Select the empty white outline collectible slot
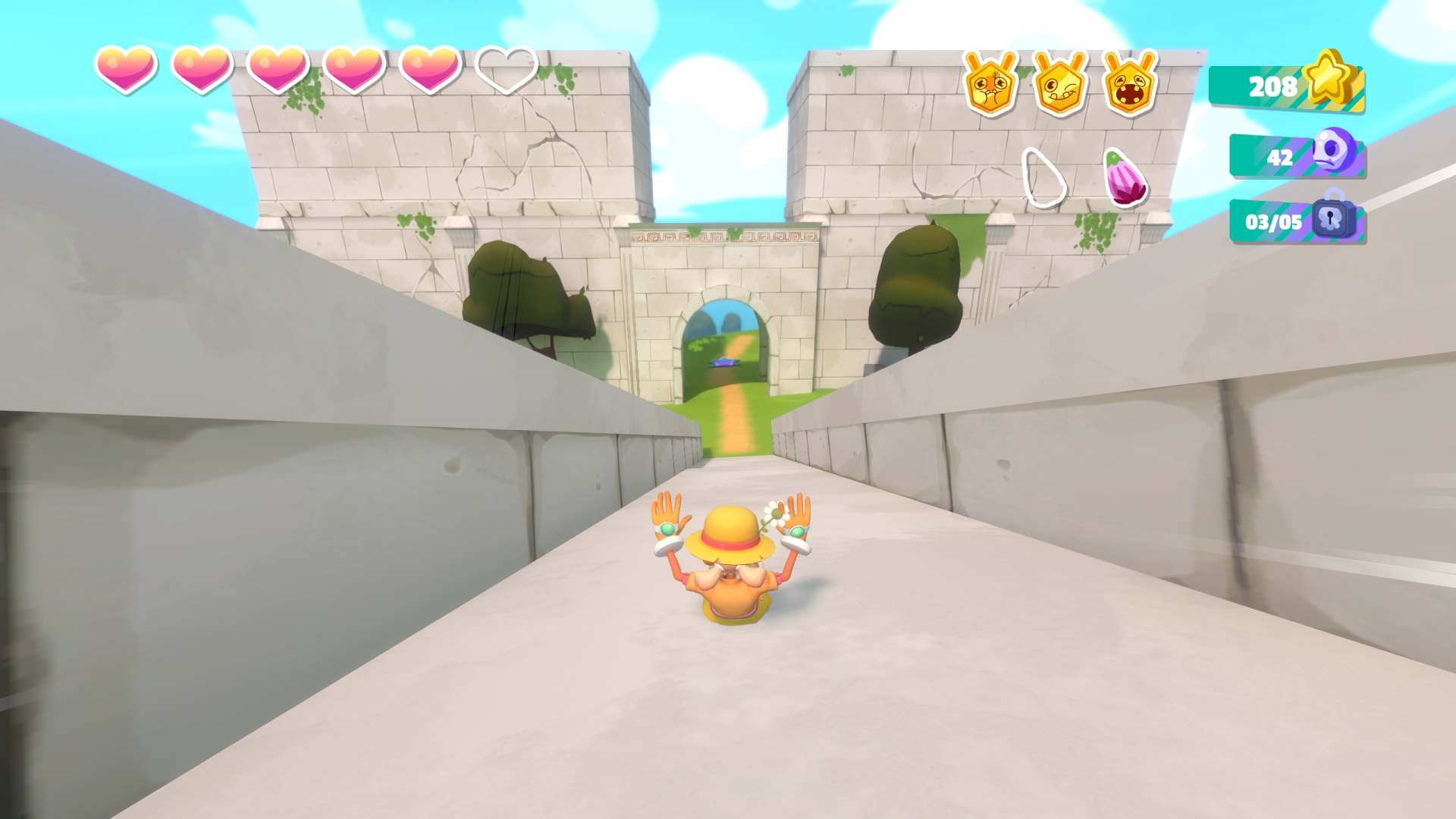The image size is (1456, 819). tap(1043, 178)
